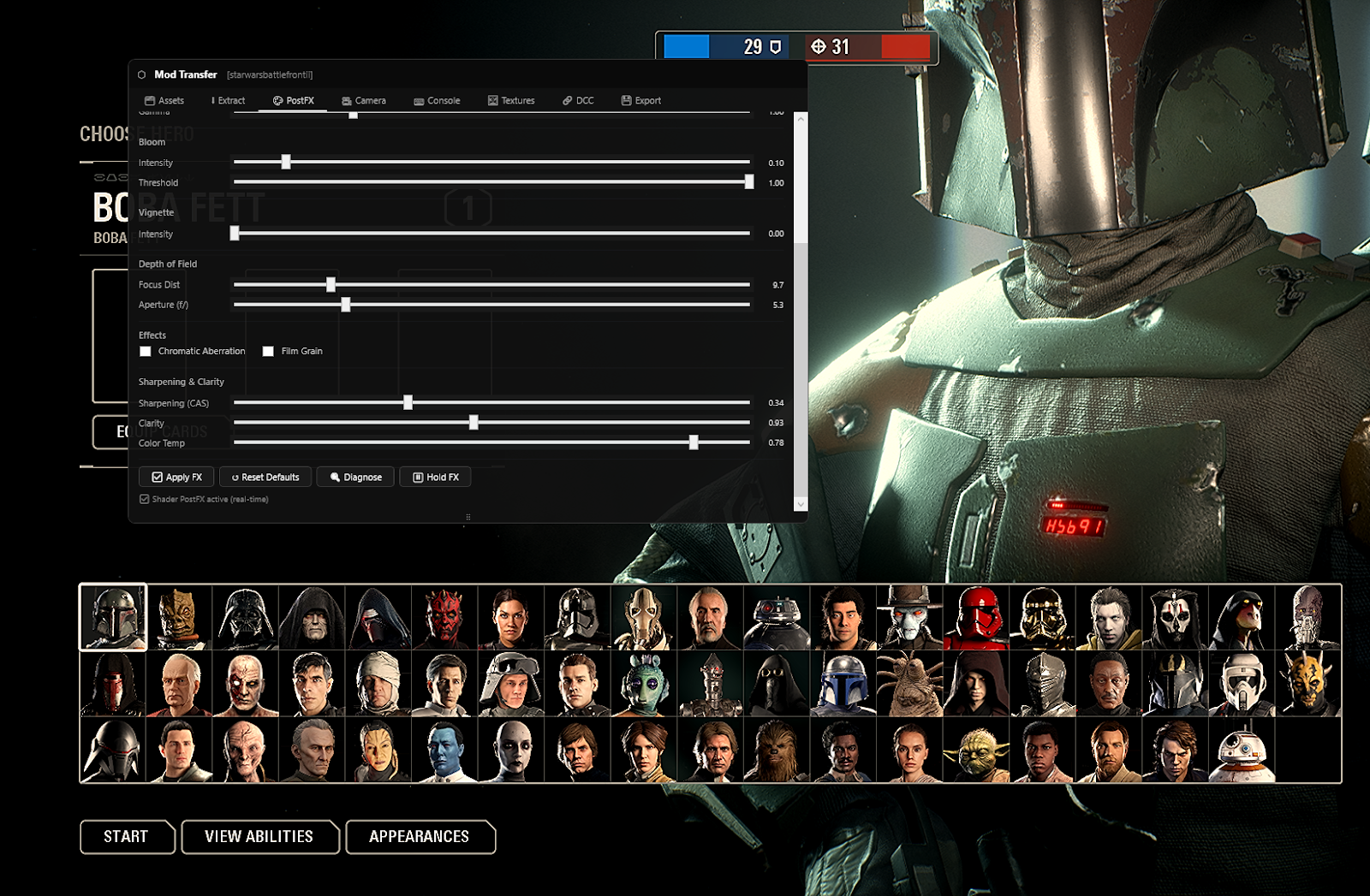Open the Console via its keyboard icon
The image size is (1370, 896).
pyautogui.click(x=418, y=100)
